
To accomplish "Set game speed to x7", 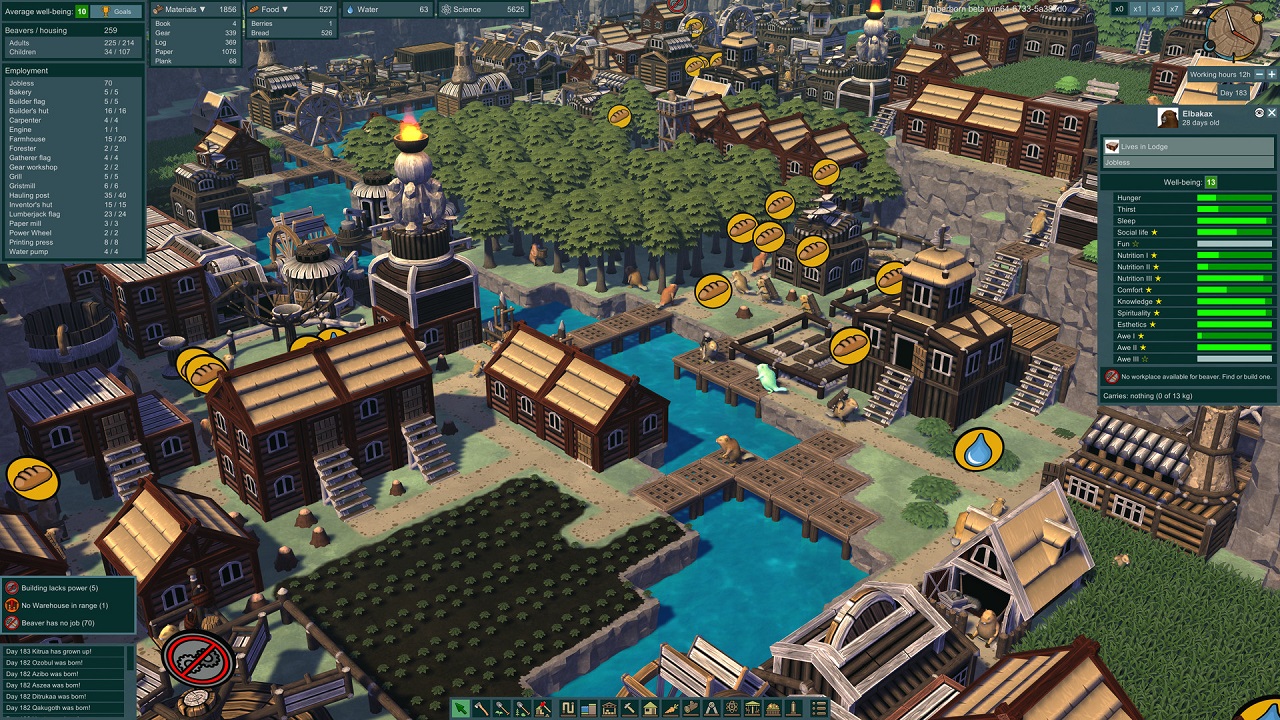I will coord(1174,9).
